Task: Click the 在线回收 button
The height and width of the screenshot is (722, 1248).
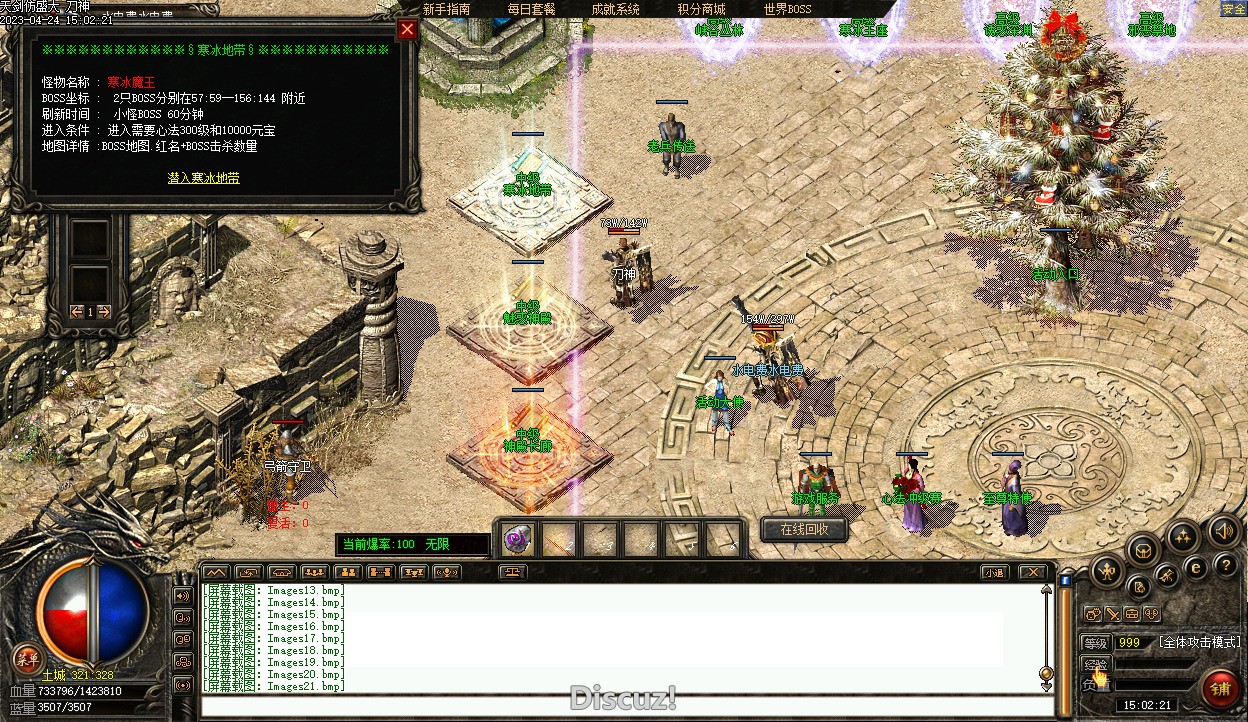Action: pos(804,529)
